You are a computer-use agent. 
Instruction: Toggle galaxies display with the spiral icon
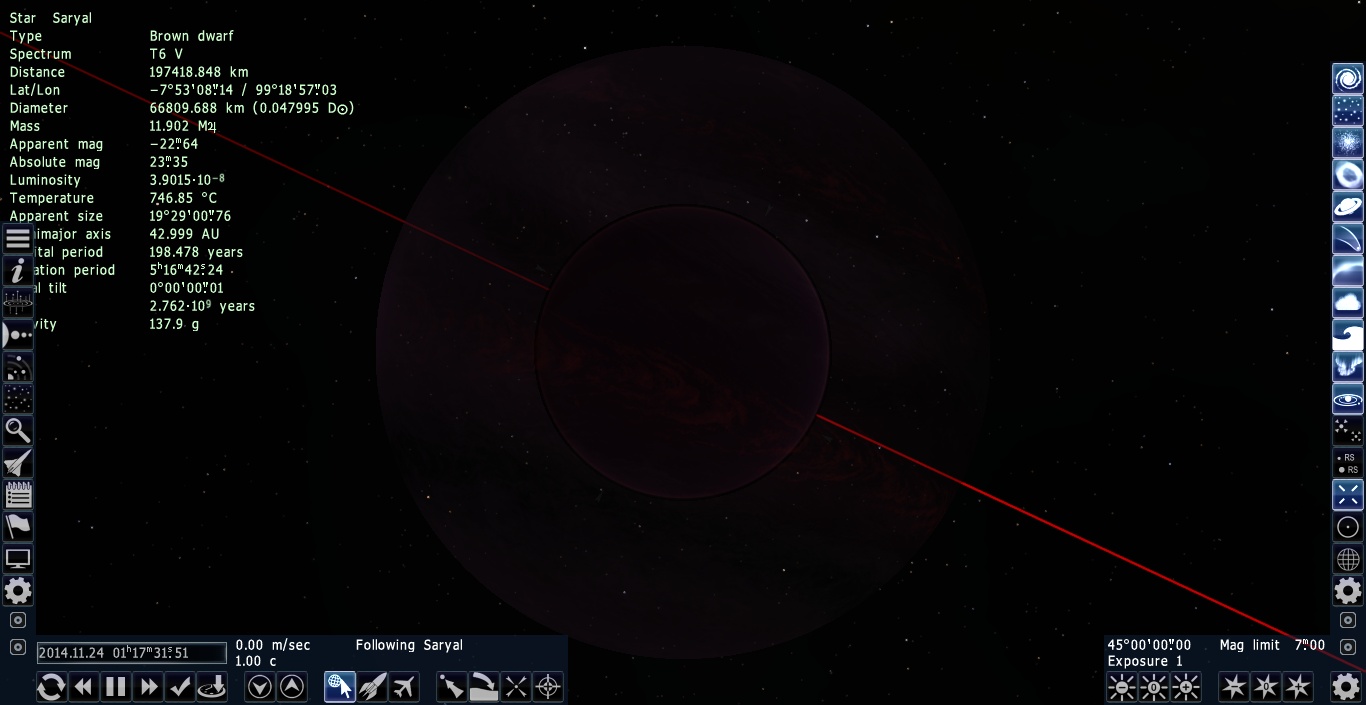point(1348,79)
